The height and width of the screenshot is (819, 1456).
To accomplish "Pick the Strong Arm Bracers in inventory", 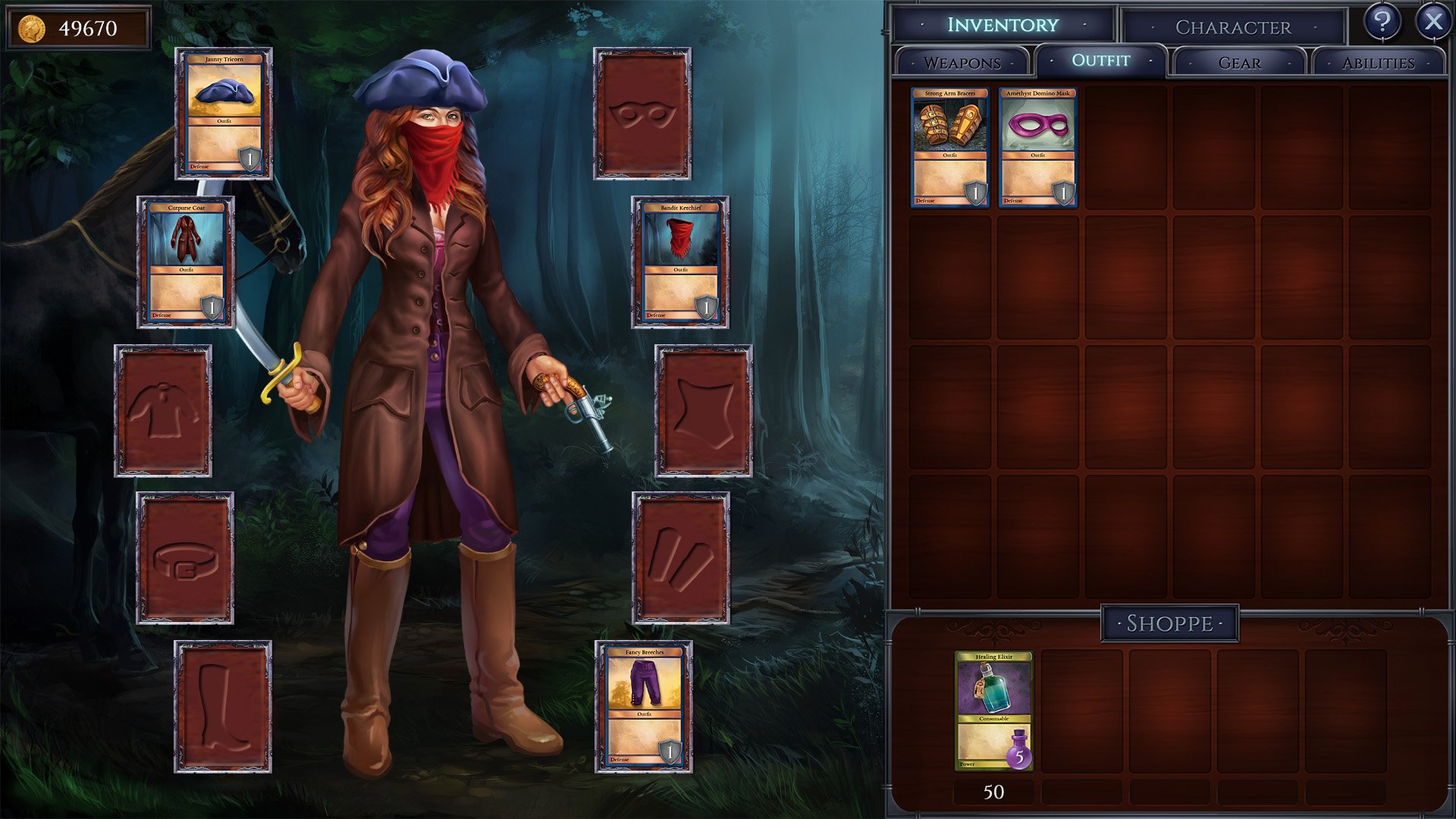I will coord(950,148).
